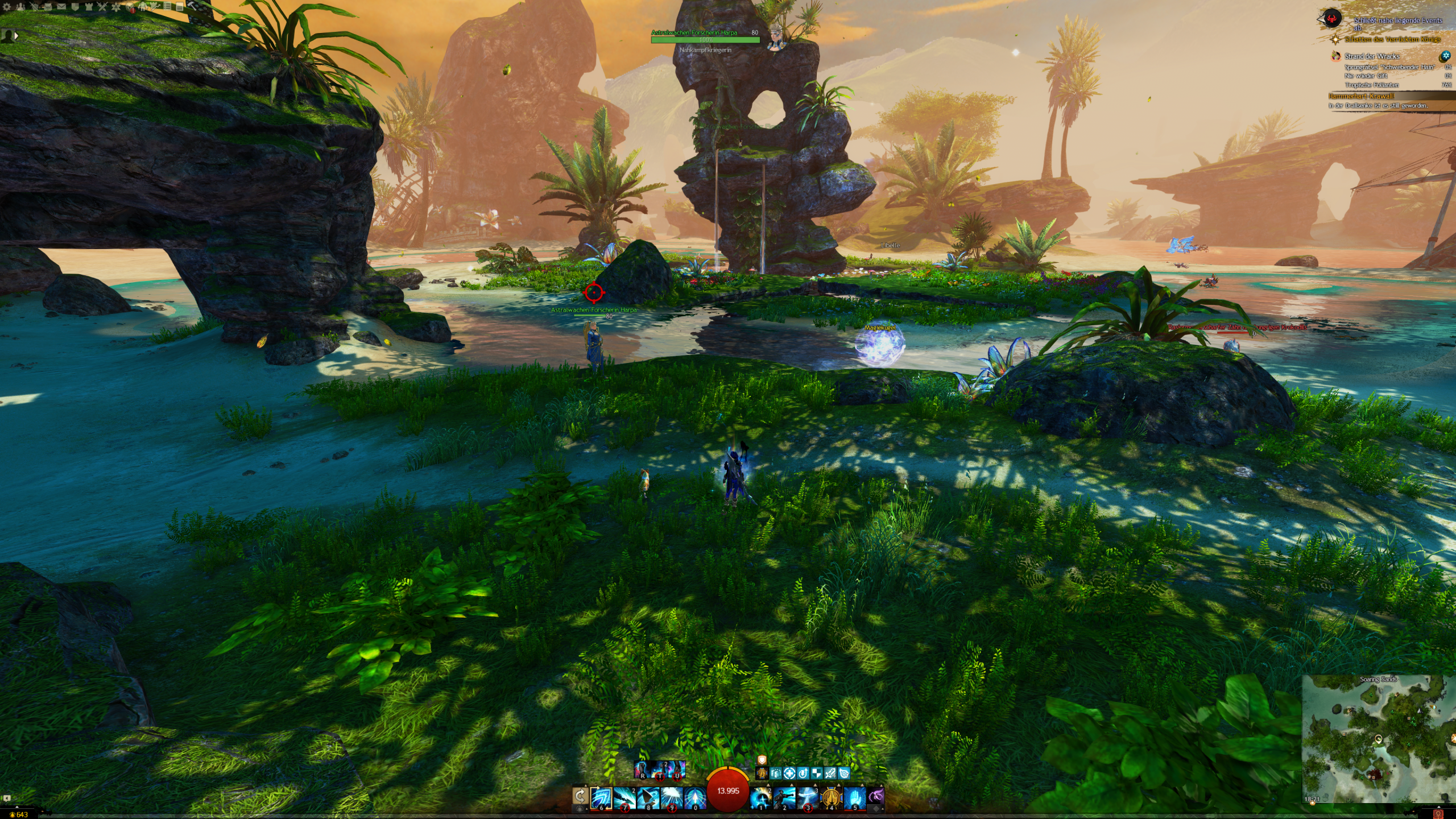Summon the mount with purple raptor icon
Screen dimensions: 1456x819
[x=876, y=795]
